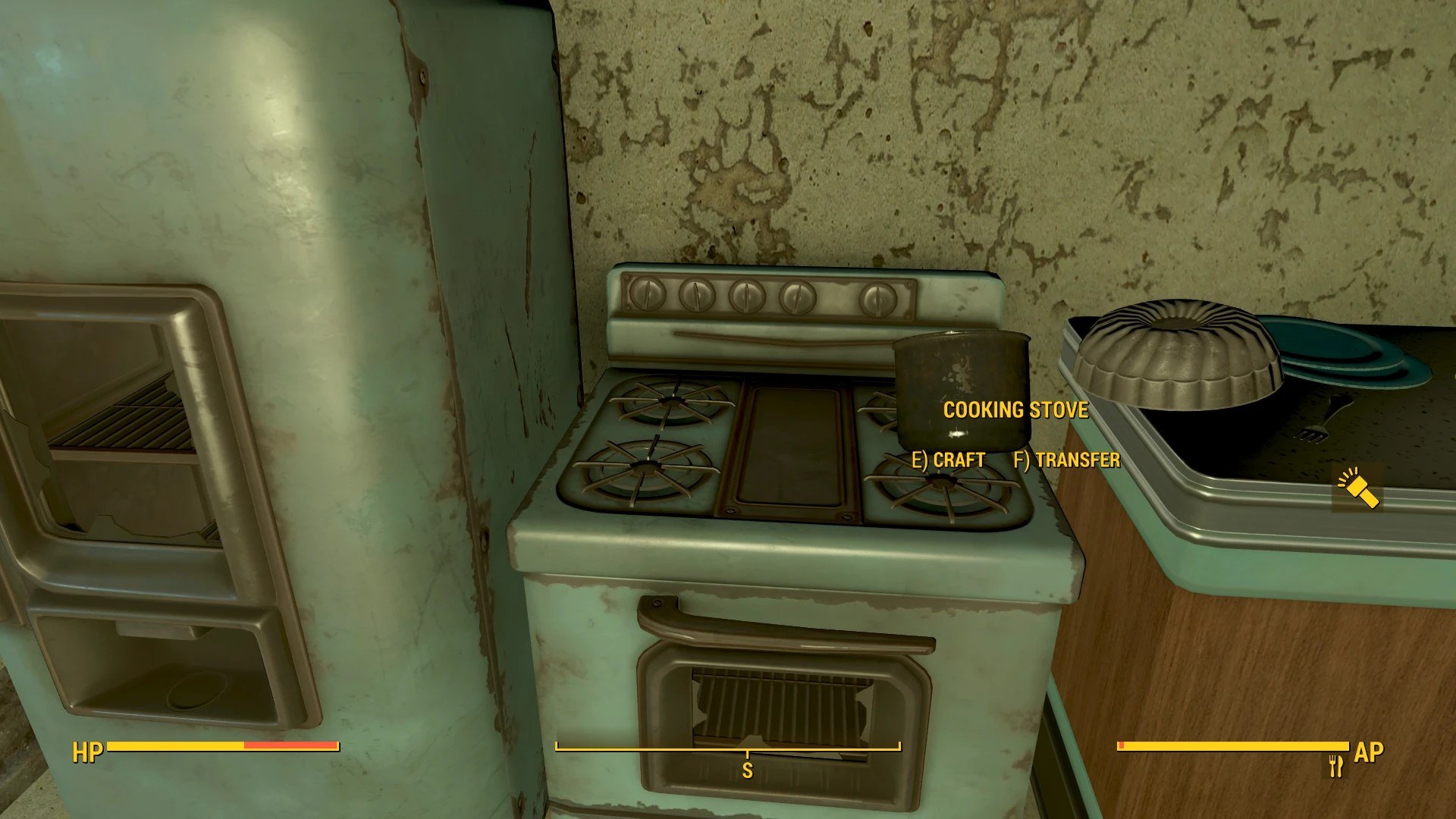Select the fork and knife hunger icon
This screenshot has width=1456, height=819.
[x=1336, y=766]
